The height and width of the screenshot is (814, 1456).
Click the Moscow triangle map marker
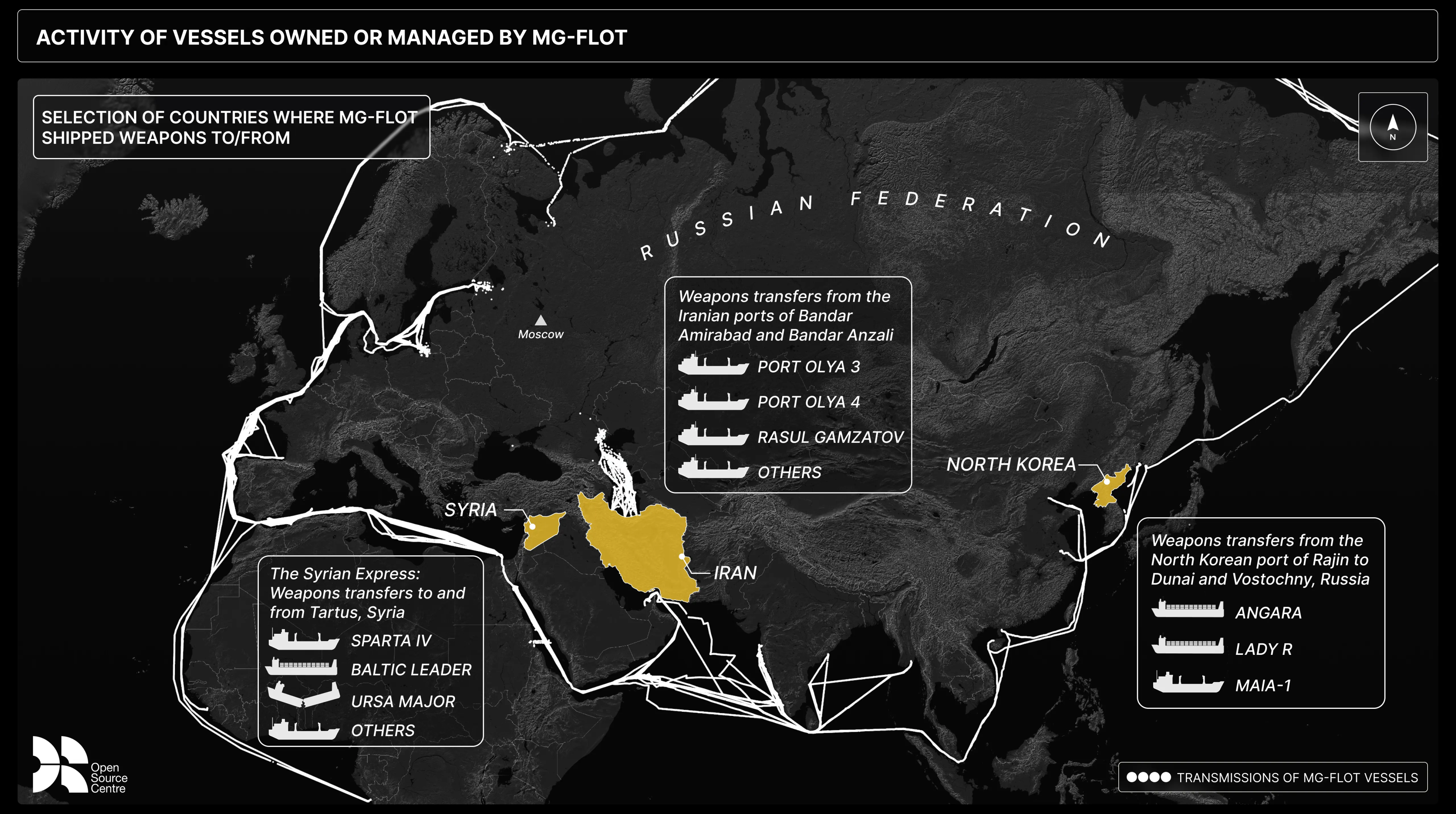(x=541, y=320)
